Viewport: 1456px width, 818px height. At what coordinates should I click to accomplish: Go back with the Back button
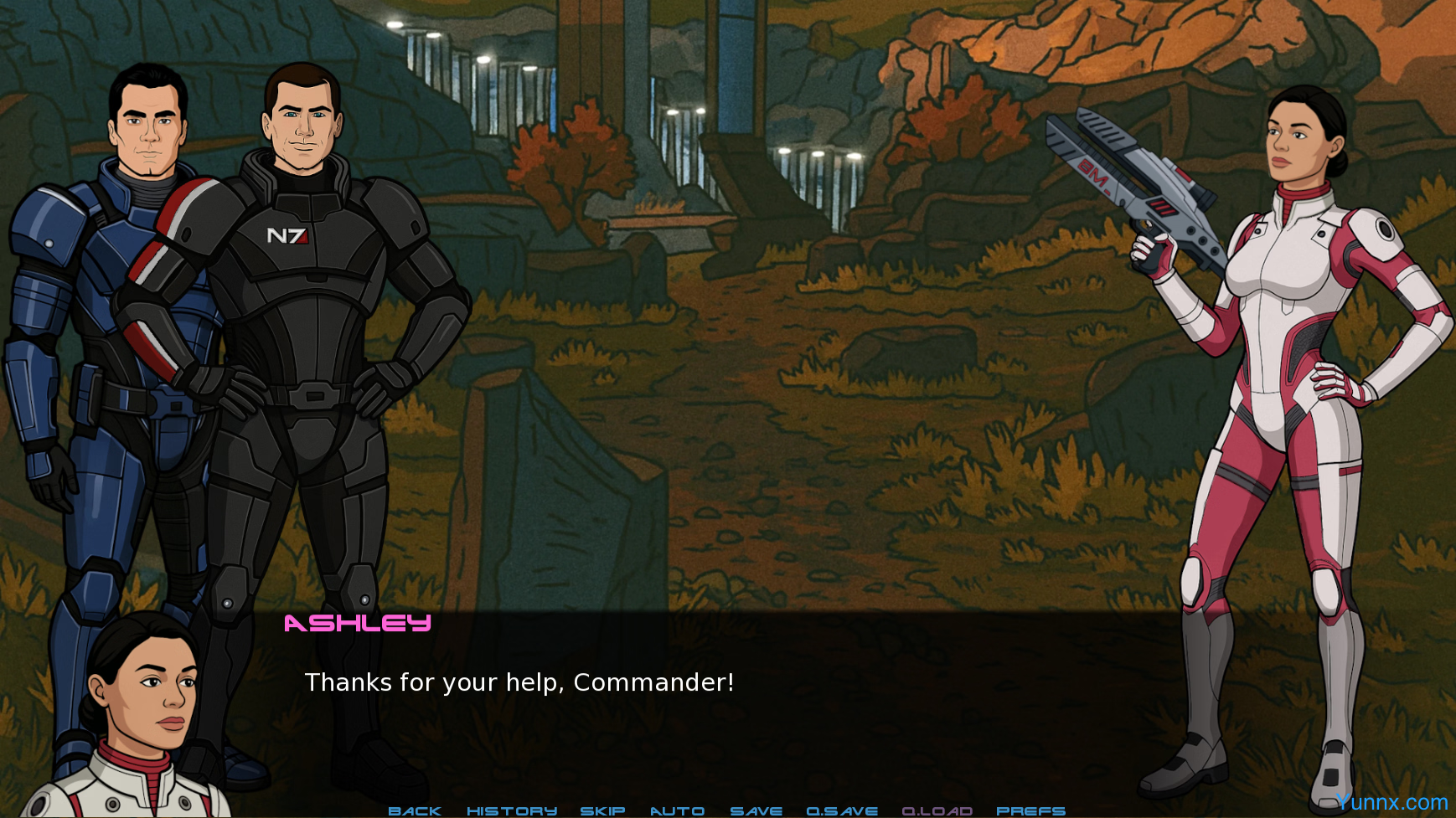[415, 810]
